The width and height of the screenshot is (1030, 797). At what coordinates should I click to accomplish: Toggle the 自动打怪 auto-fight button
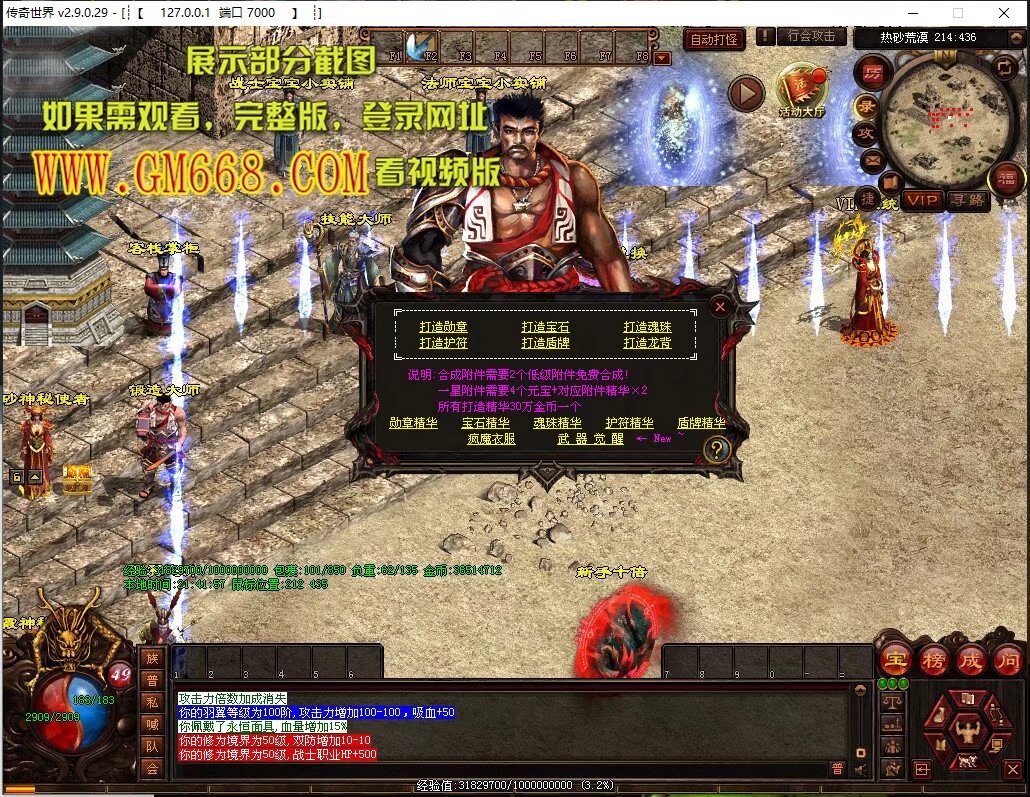coord(714,40)
